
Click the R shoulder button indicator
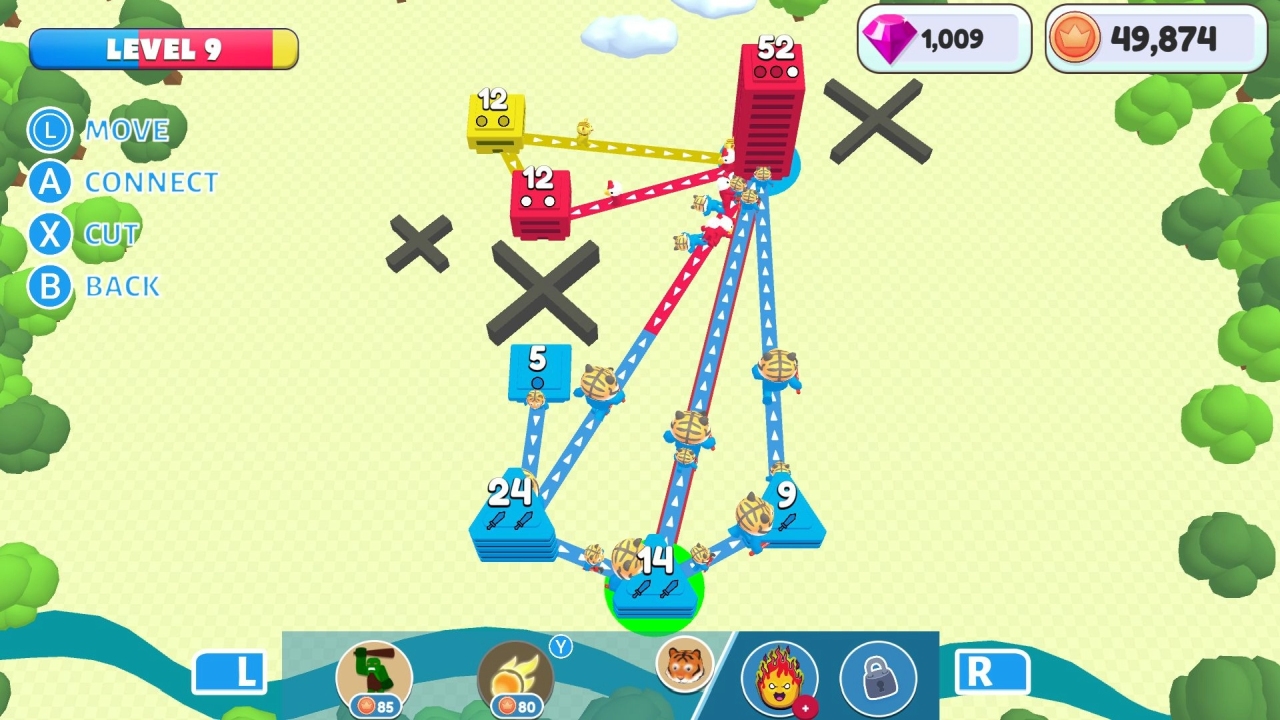point(994,672)
